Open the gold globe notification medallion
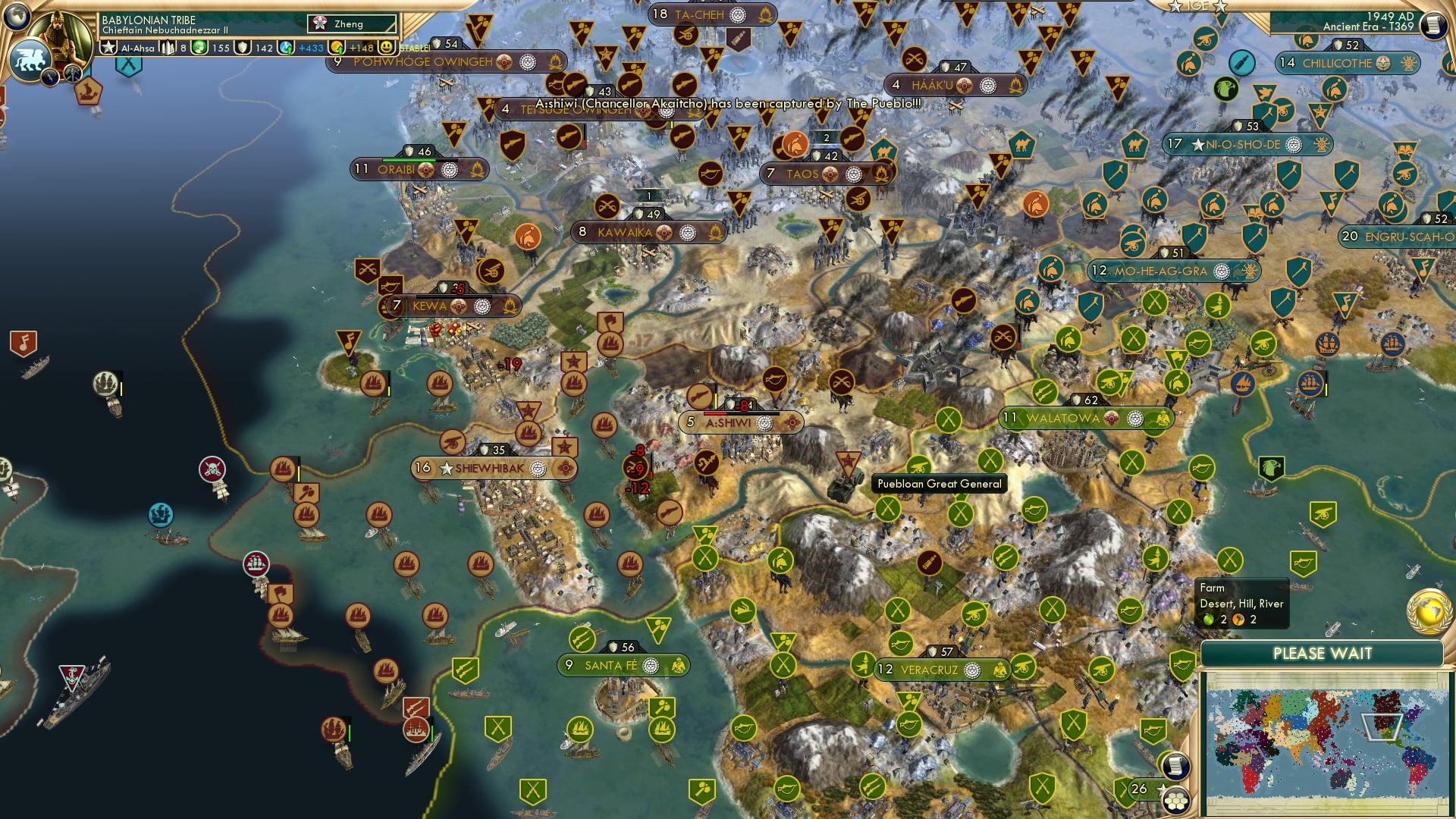 point(1429,610)
